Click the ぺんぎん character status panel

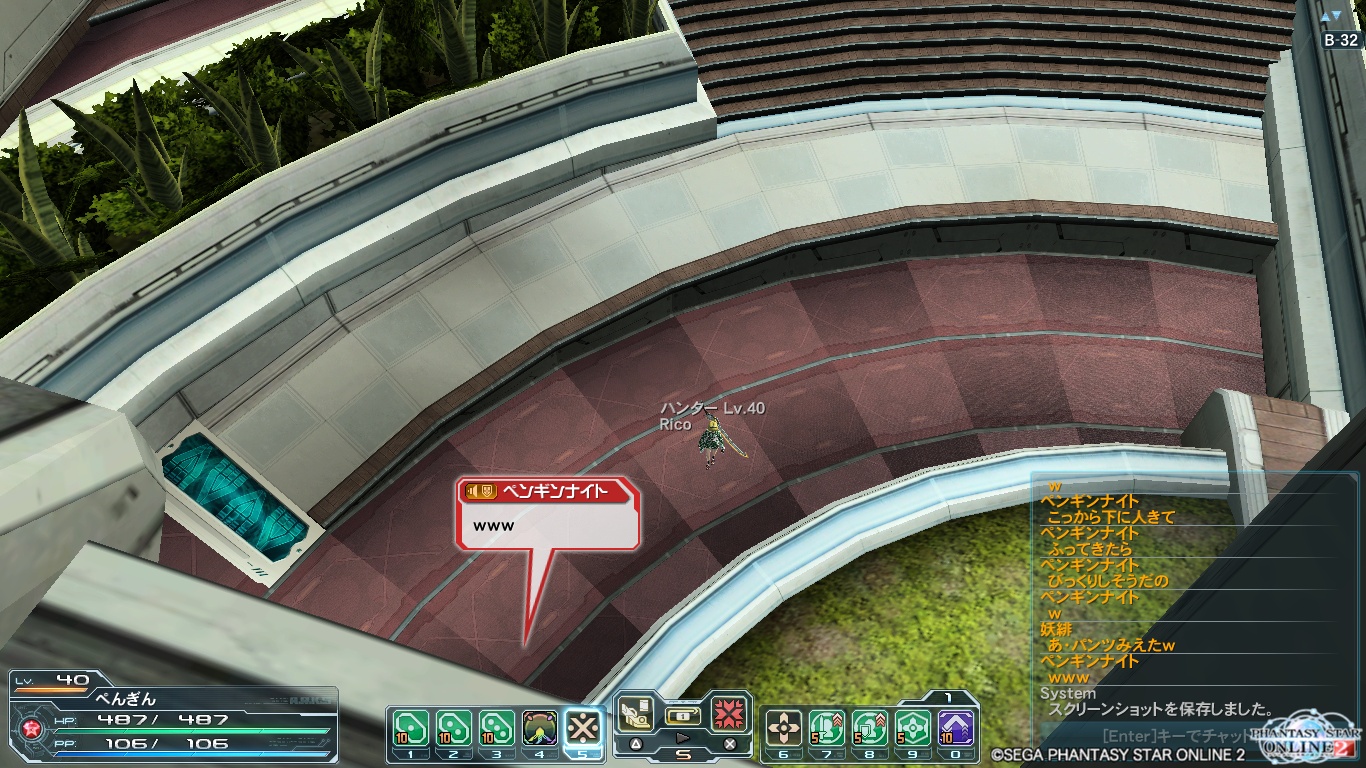coord(172,719)
